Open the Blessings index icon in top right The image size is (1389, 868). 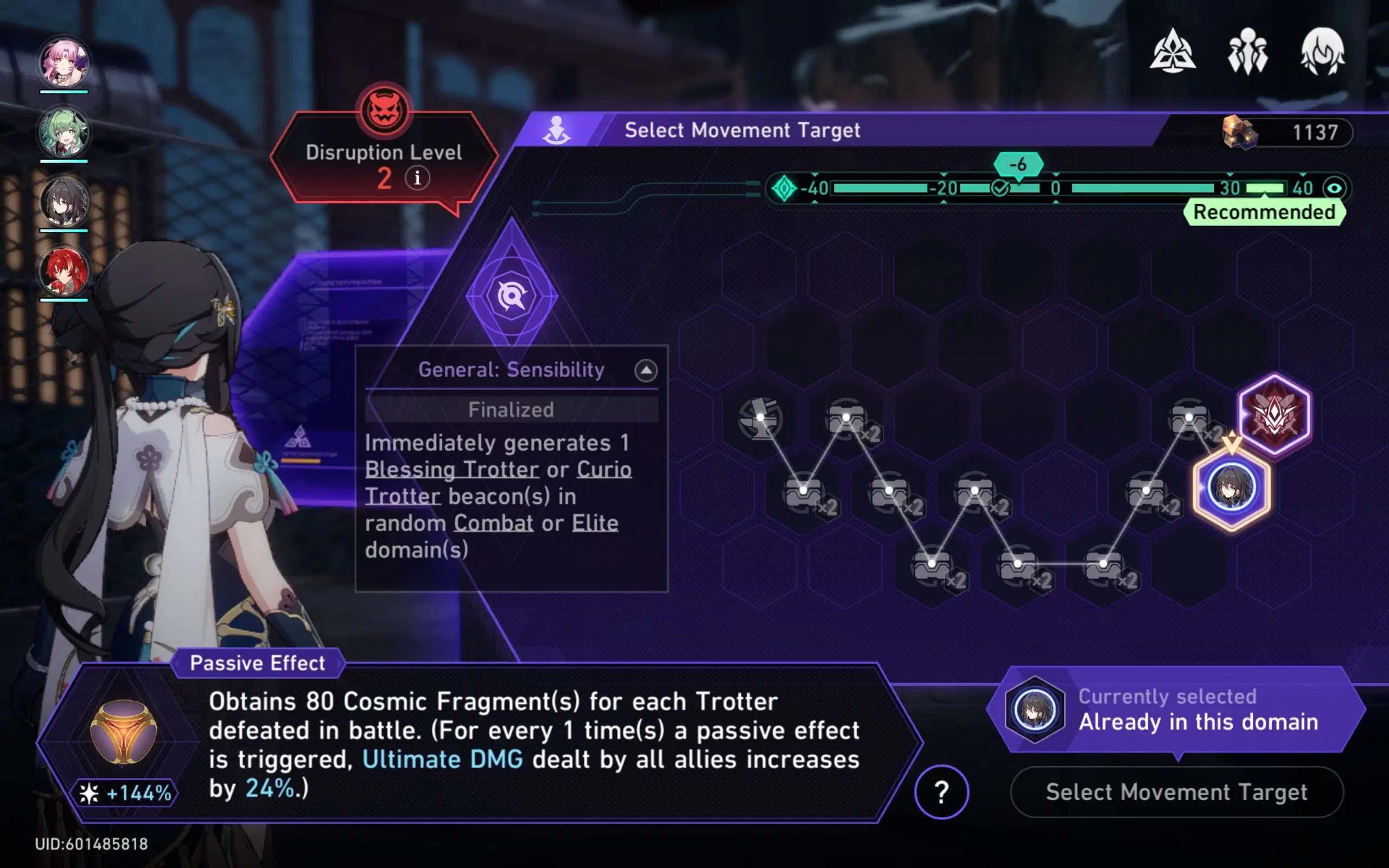point(1174,53)
